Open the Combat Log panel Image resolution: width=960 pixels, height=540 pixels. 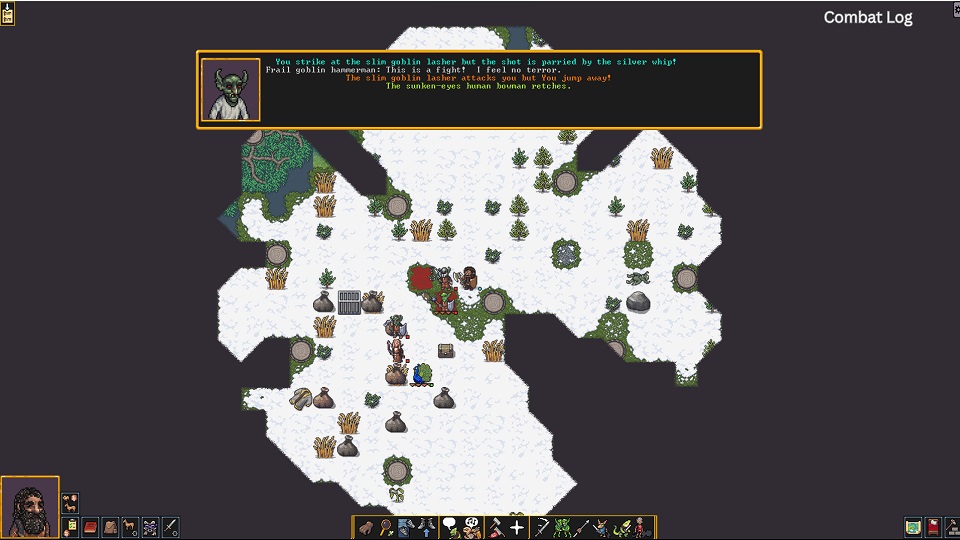[x=867, y=17]
